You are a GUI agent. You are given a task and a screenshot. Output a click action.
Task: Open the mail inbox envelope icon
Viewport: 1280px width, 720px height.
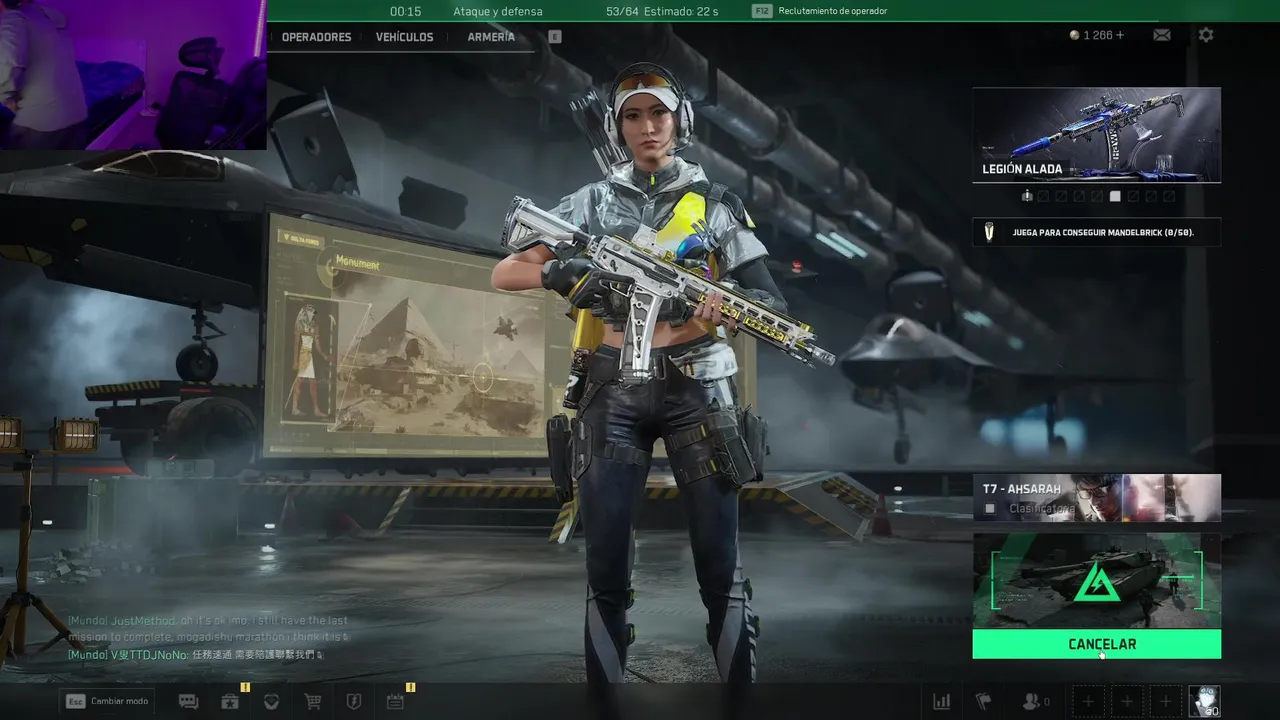tap(1162, 35)
